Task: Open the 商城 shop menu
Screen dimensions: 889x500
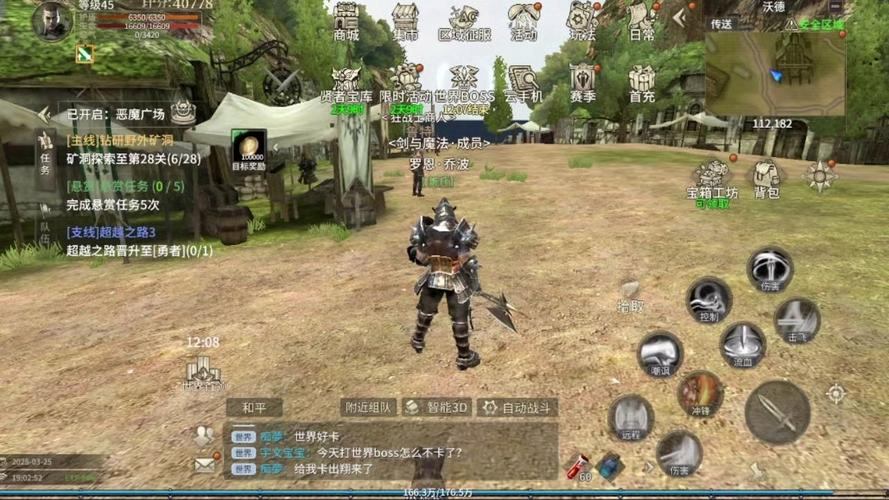Action: (x=346, y=20)
